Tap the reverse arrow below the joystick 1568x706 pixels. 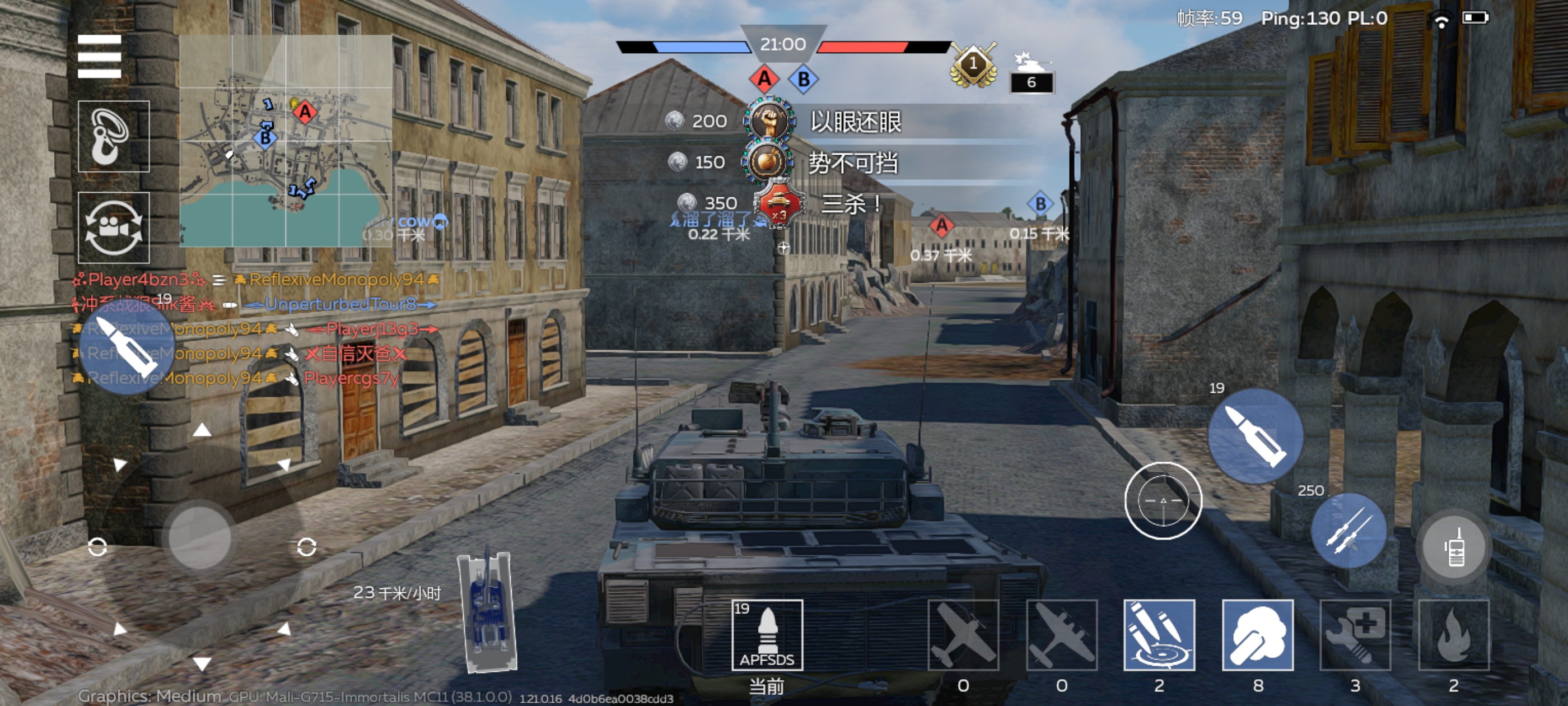202,663
